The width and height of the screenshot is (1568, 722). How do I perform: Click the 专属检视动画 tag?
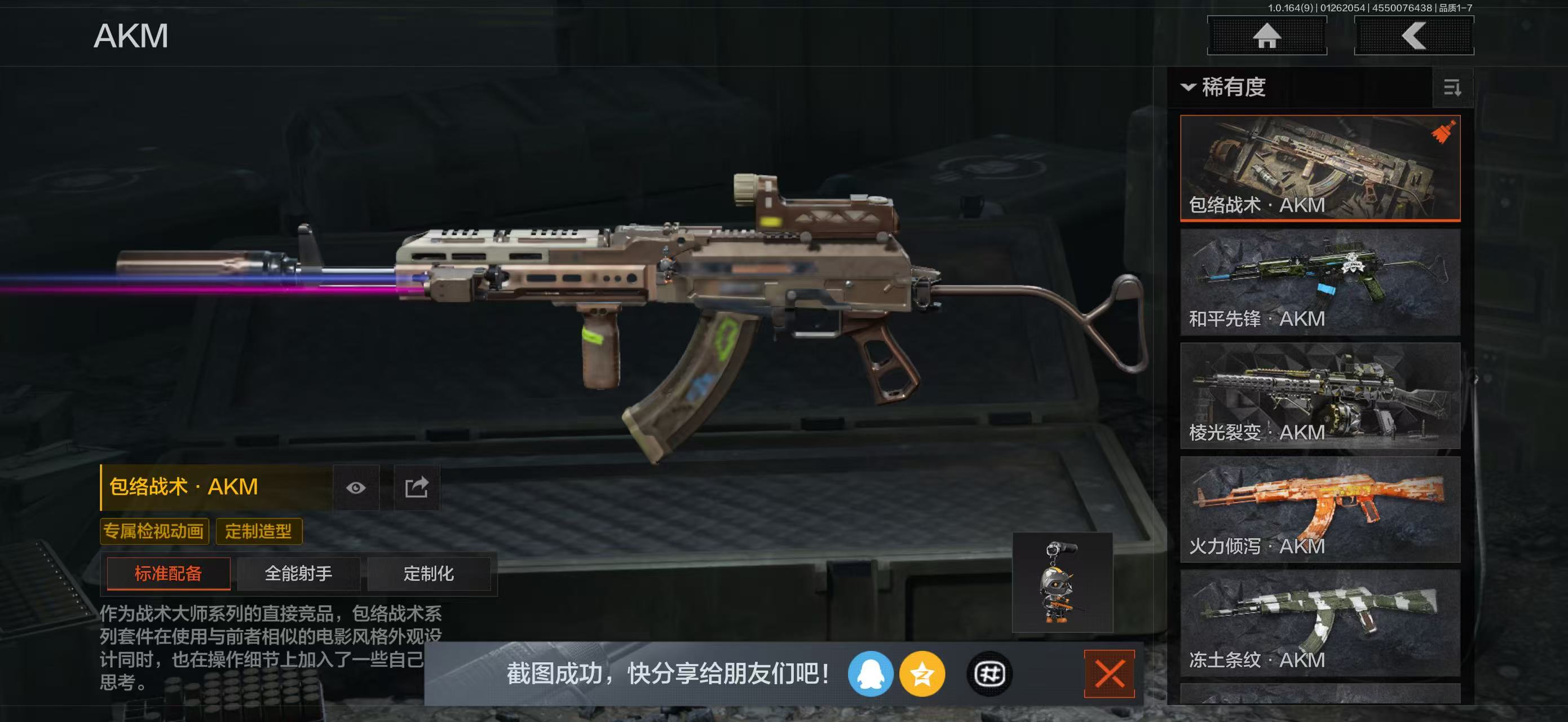coord(154,531)
